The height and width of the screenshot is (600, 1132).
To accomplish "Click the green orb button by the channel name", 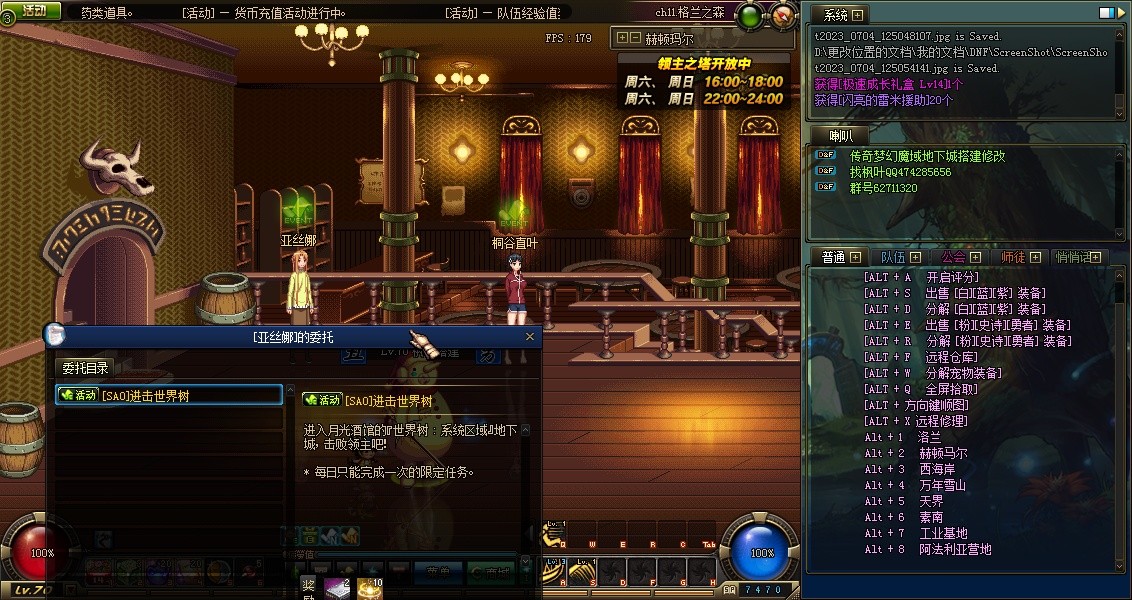I will point(749,15).
